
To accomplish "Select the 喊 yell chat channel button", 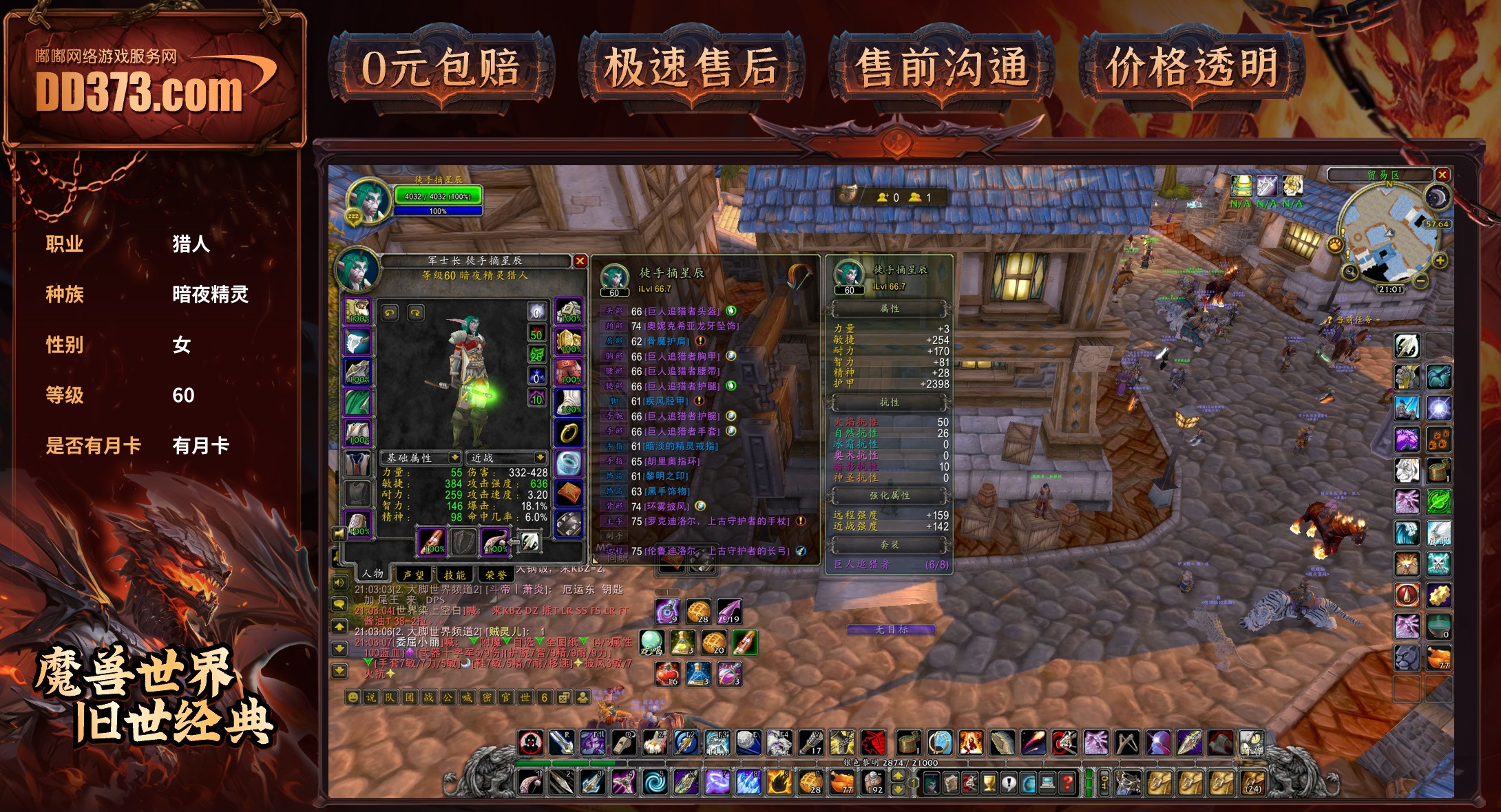I will click(x=467, y=697).
